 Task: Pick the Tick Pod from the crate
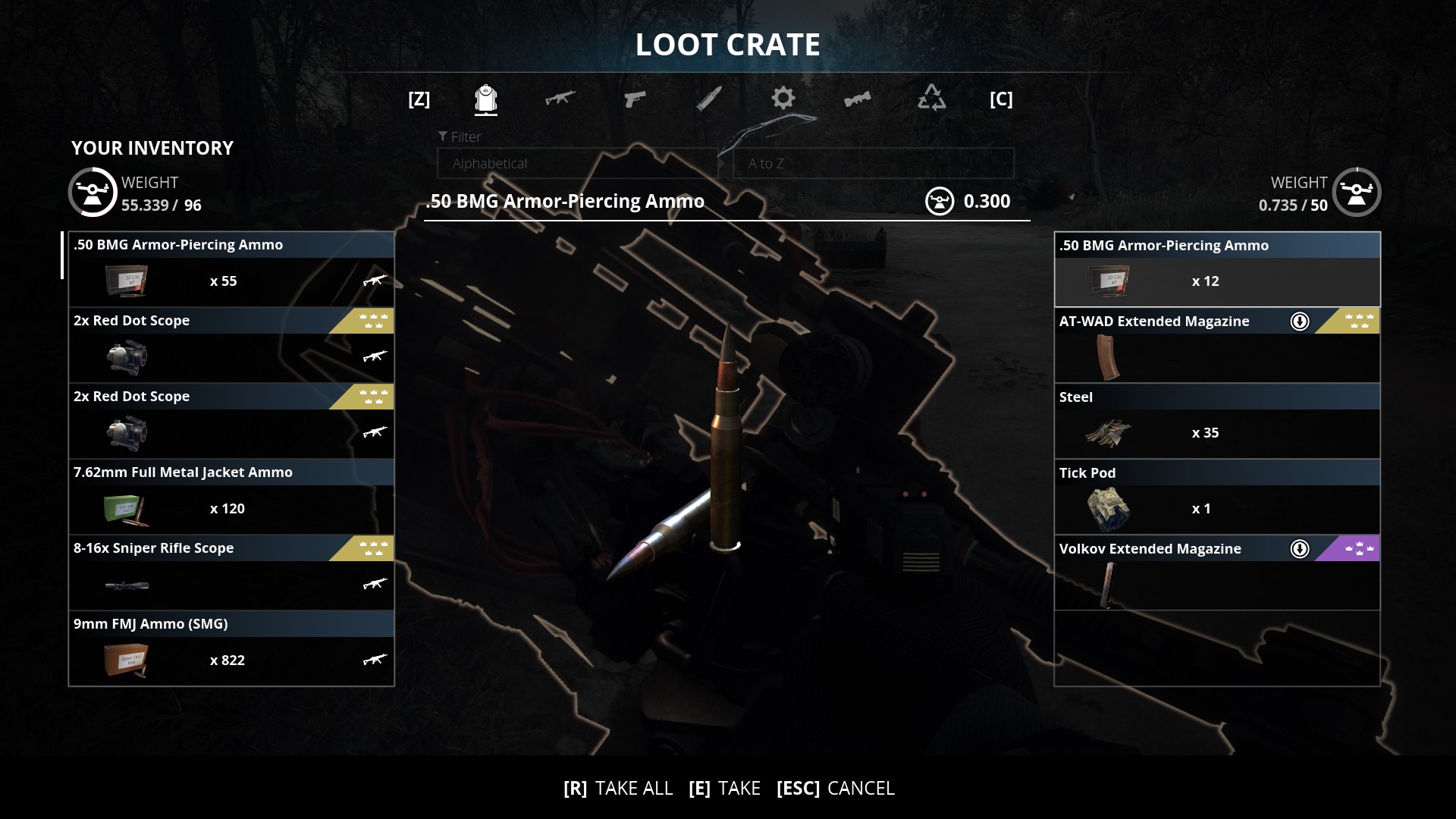click(x=1216, y=497)
